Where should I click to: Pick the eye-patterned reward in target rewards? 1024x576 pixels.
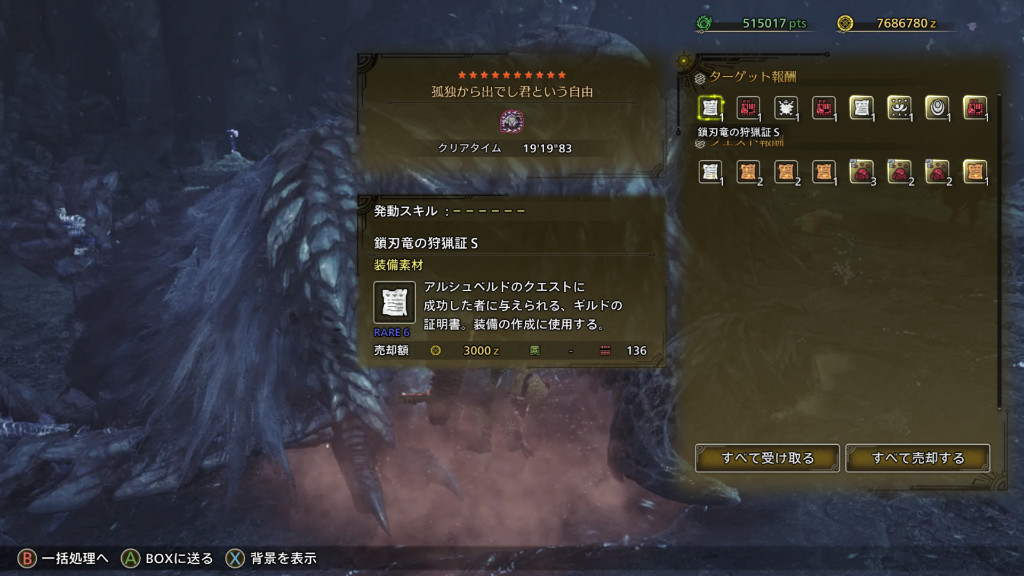(x=899, y=108)
